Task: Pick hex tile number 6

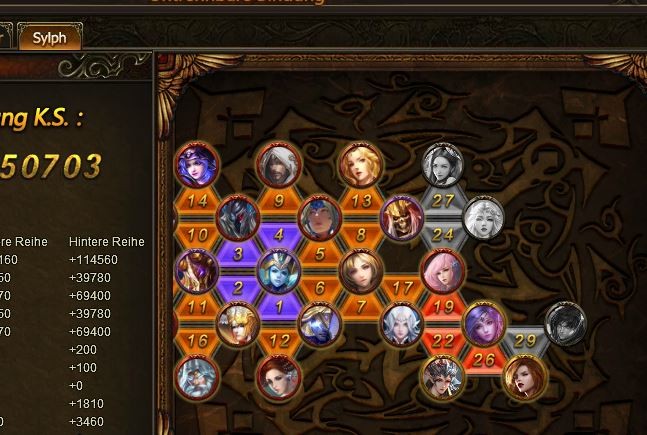Action: [x=320, y=288]
